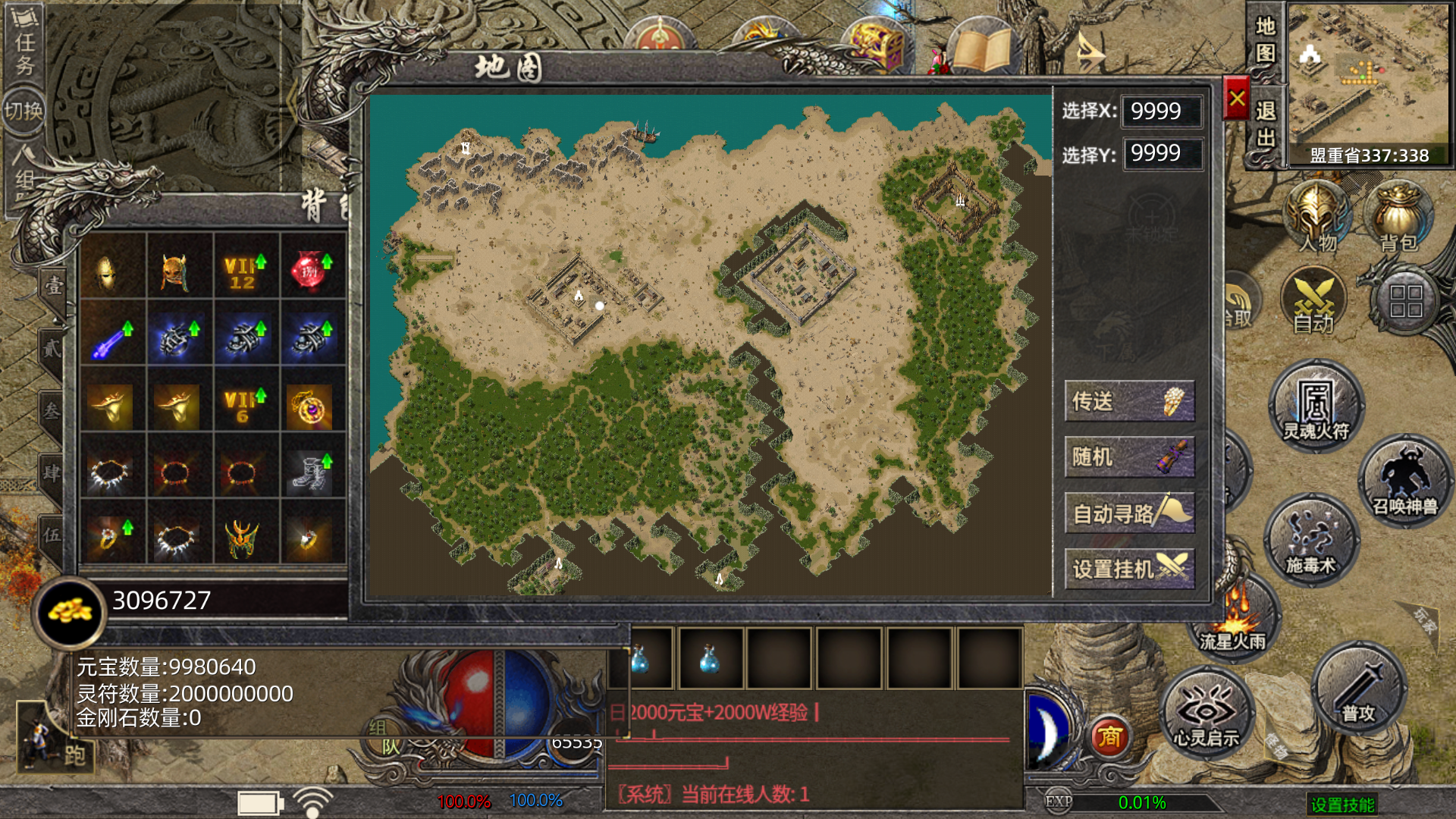Select the 选择Y coordinate field
Image resolution: width=1456 pixels, height=819 pixels.
(x=1162, y=154)
